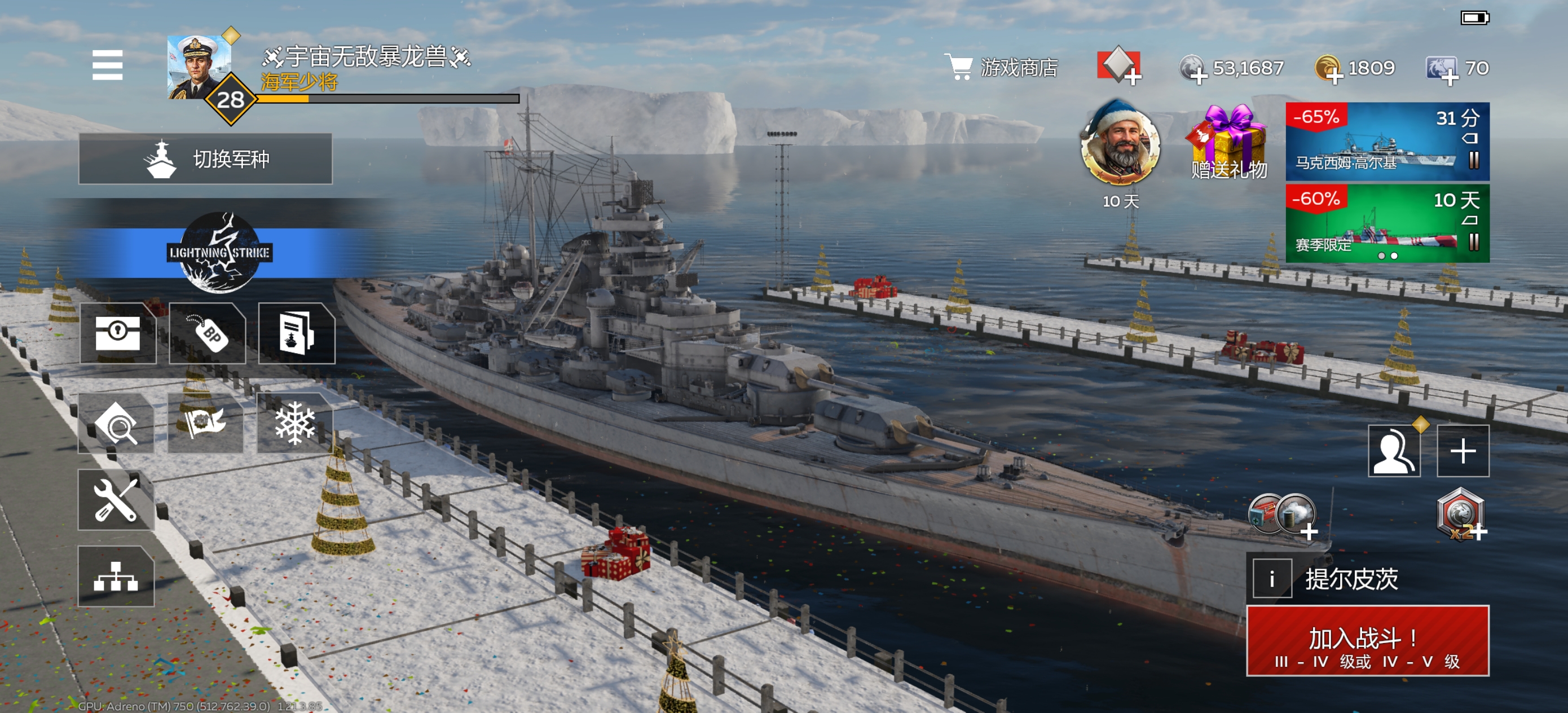Open the chest with keyhole icon

click(117, 333)
